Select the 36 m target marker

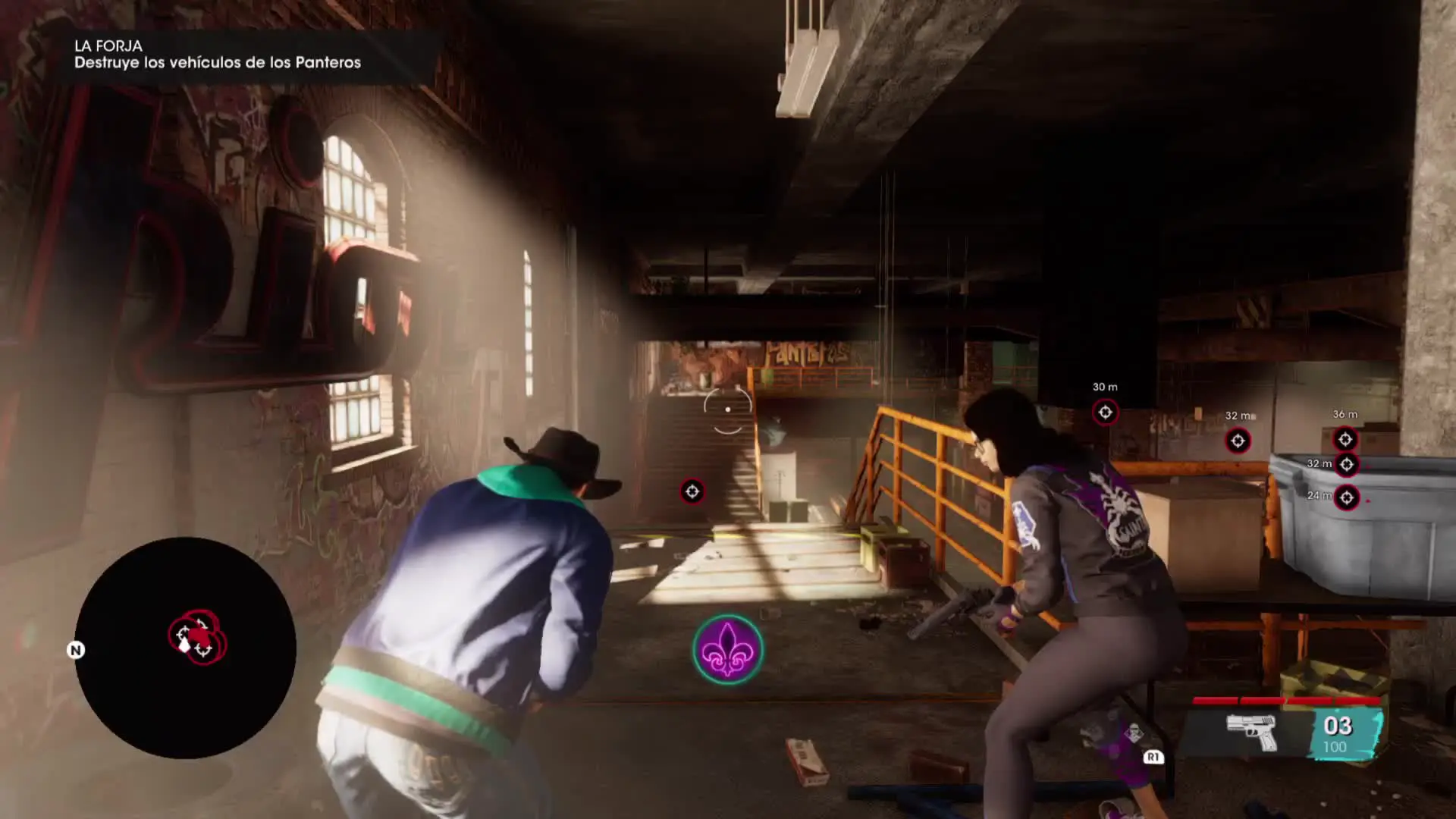click(x=1345, y=439)
